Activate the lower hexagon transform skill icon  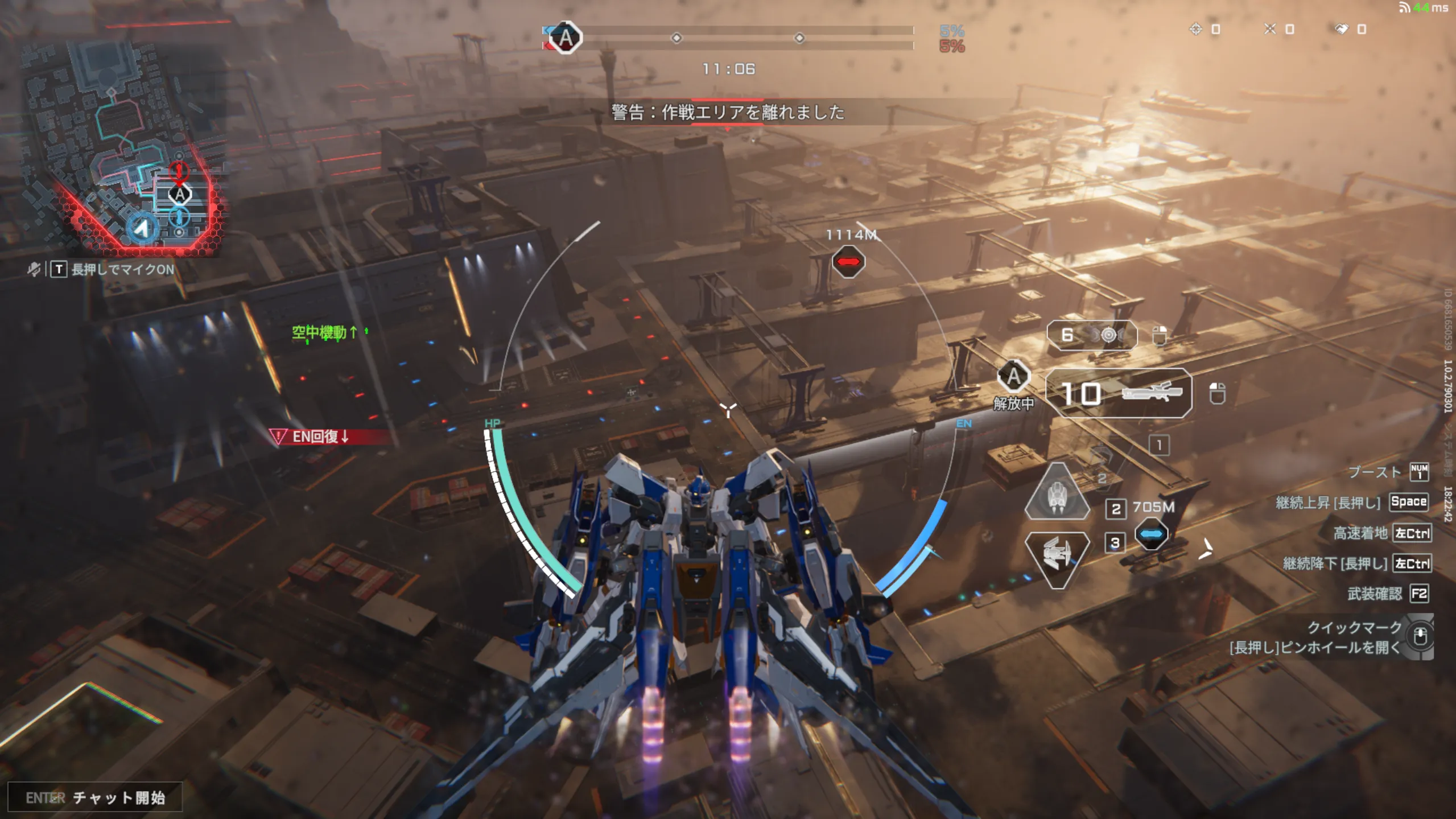click(1057, 558)
